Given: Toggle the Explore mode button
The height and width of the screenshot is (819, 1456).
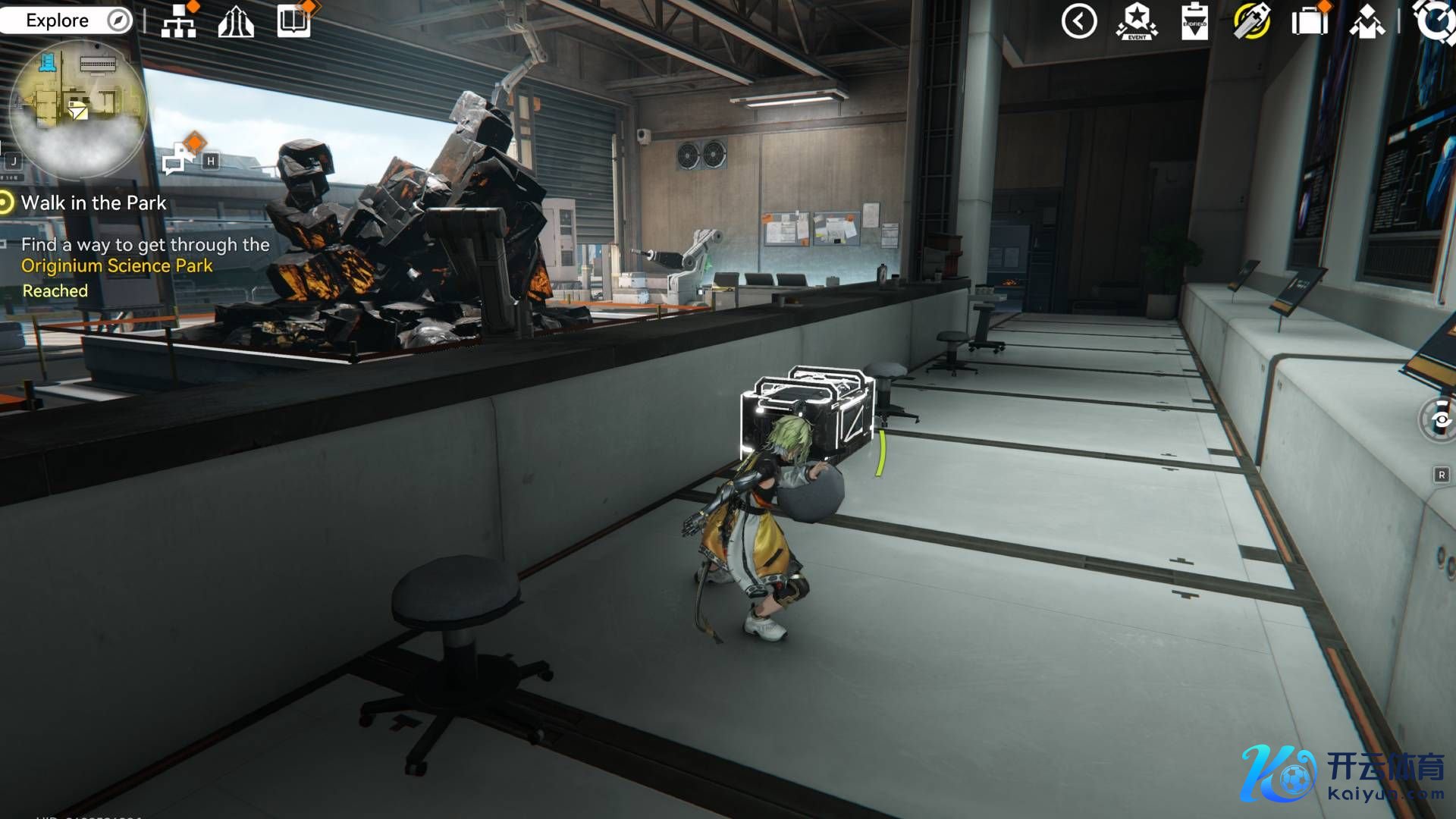Looking at the screenshot, I should pos(67,20).
